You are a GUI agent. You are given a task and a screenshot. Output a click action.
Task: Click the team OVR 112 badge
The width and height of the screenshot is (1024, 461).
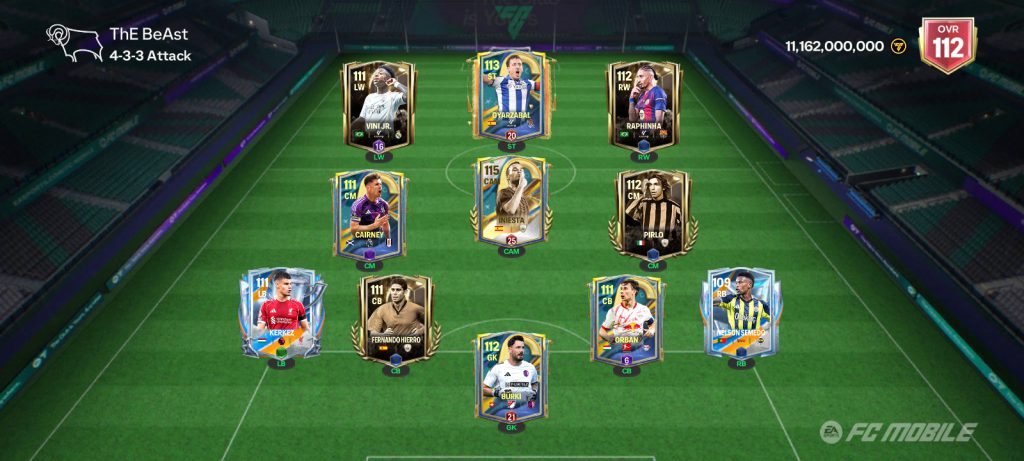[946, 45]
